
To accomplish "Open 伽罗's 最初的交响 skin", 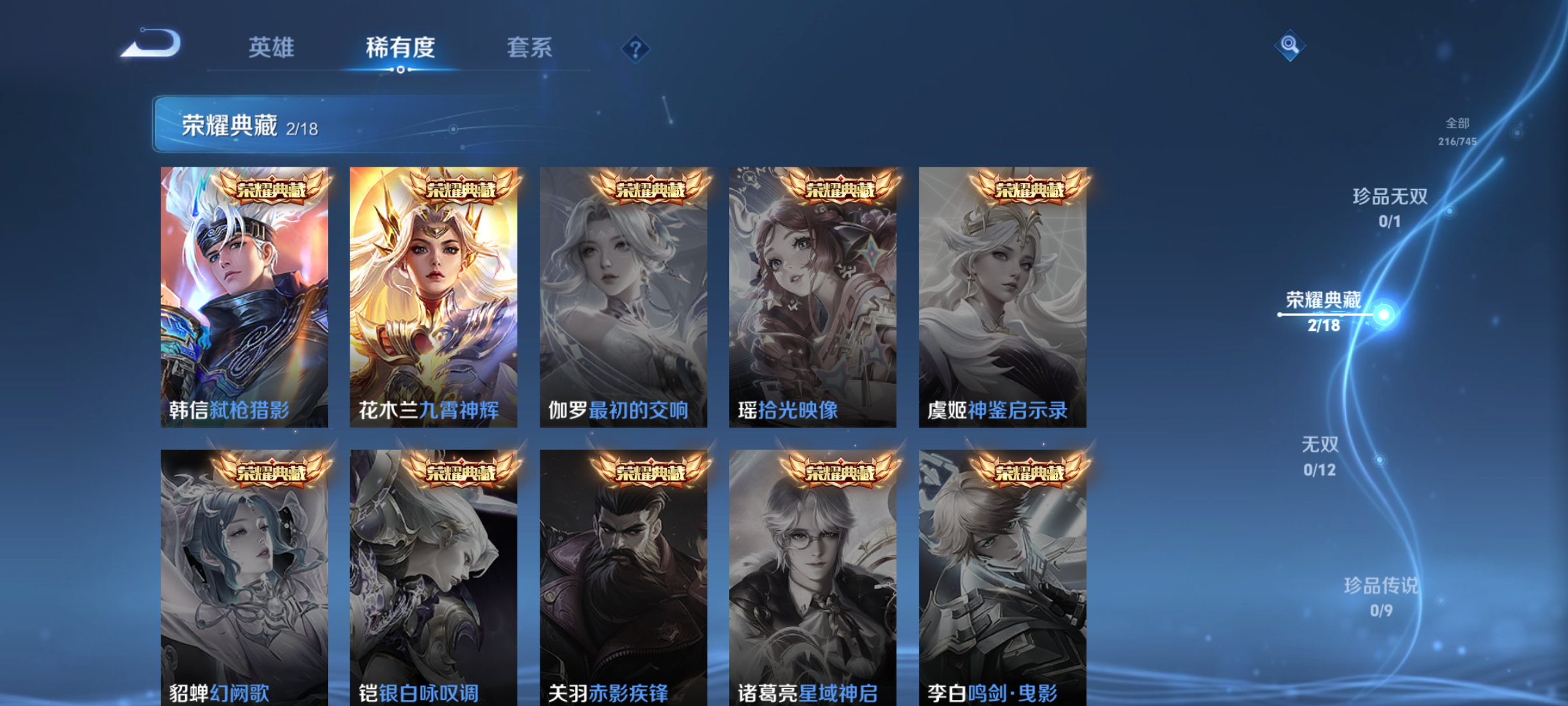I will [622, 294].
